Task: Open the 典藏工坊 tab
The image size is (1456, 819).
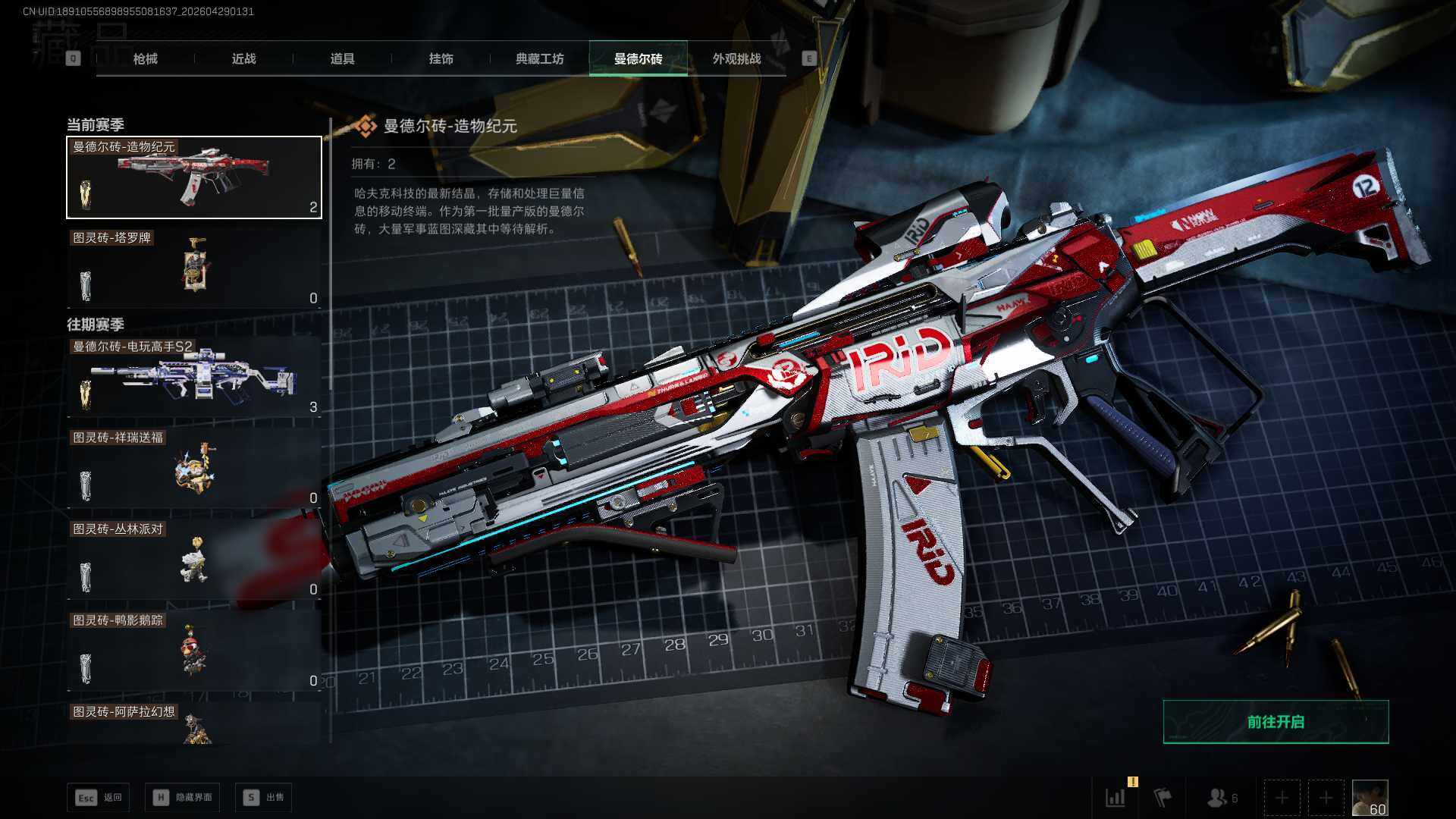Action: [539, 58]
